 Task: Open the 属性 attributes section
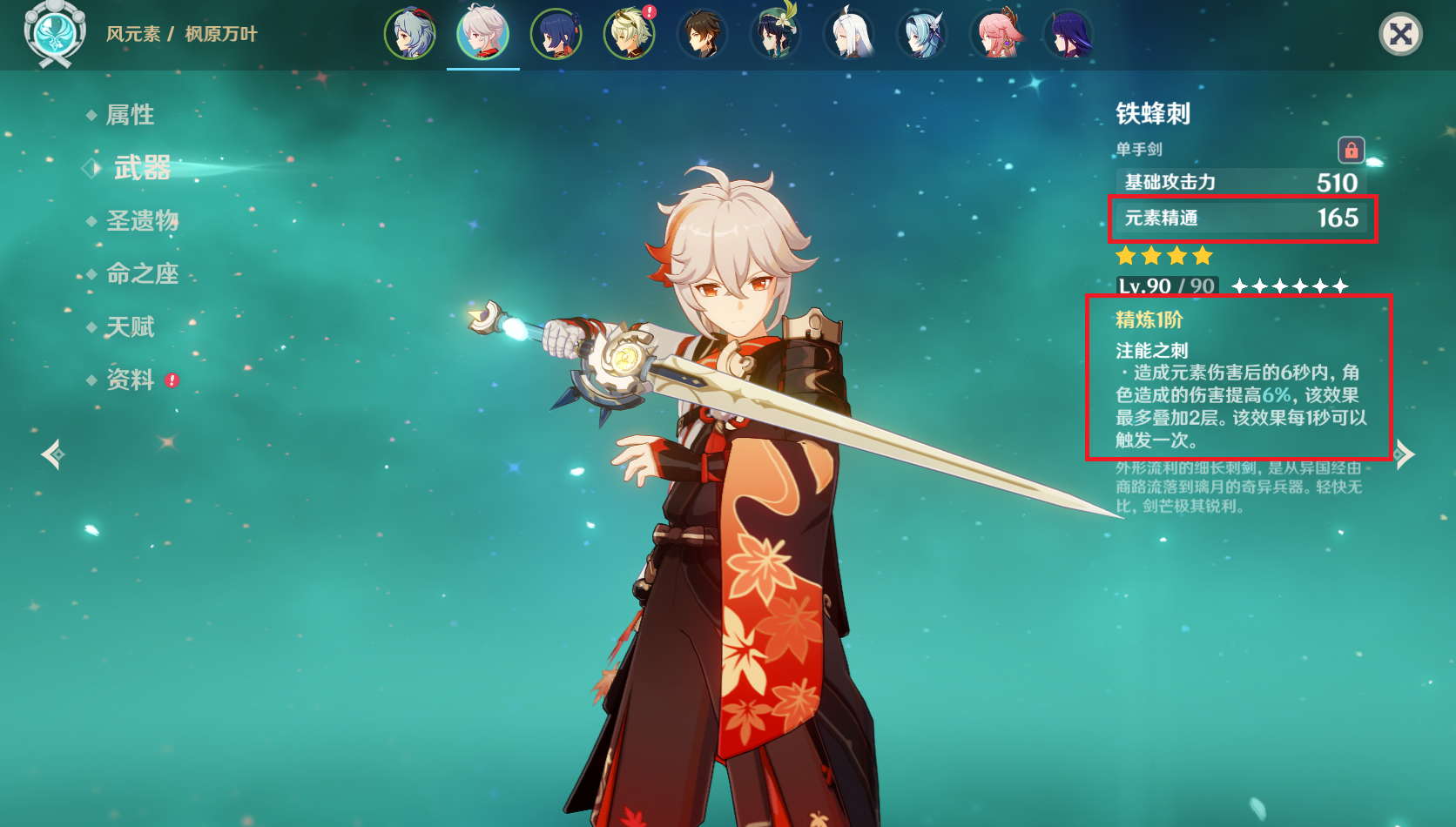click(x=130, y=115)
